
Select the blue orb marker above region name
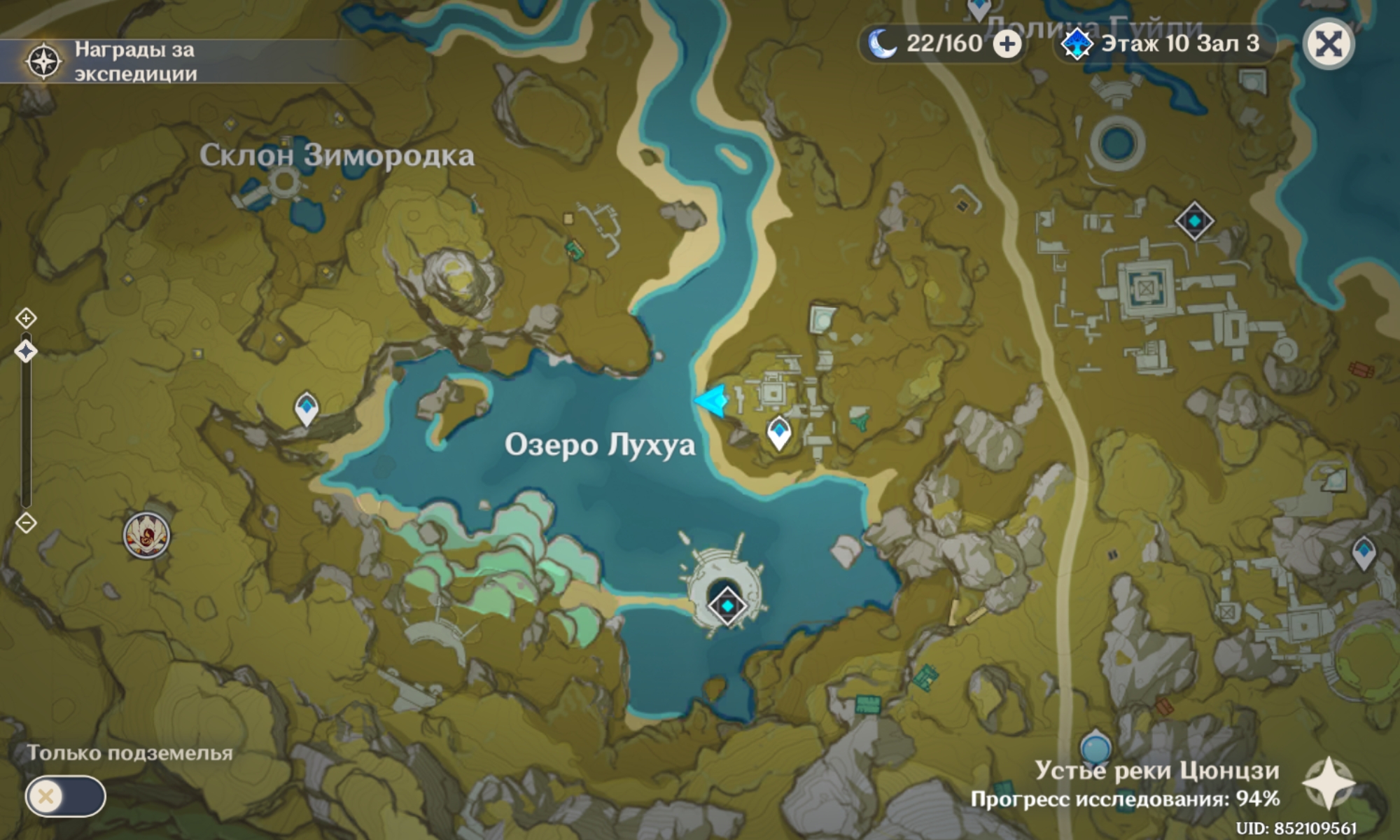coord(1095,746)
